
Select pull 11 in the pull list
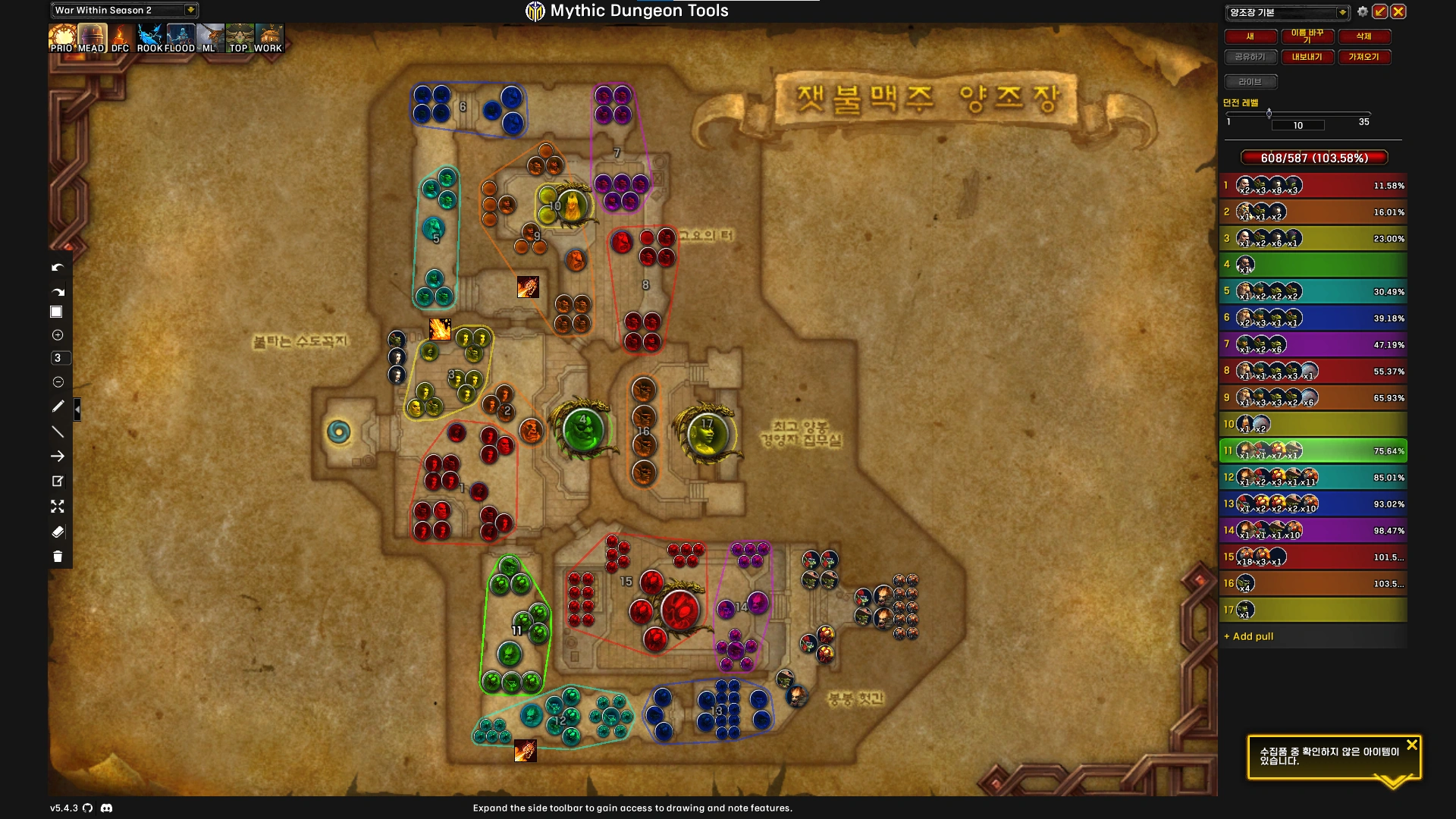point(1313,451)
